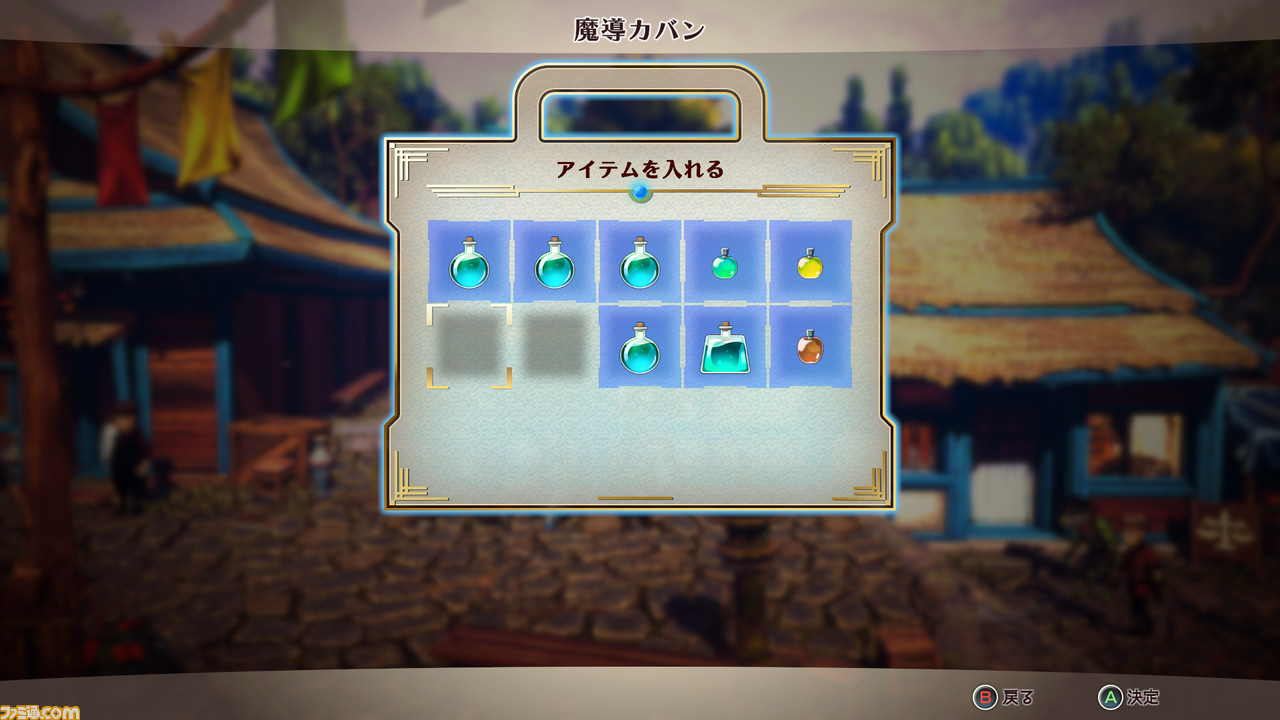Choose the small yellow potion
Viewport: 1280px width, 720px height.
click(x=809, y=263)
